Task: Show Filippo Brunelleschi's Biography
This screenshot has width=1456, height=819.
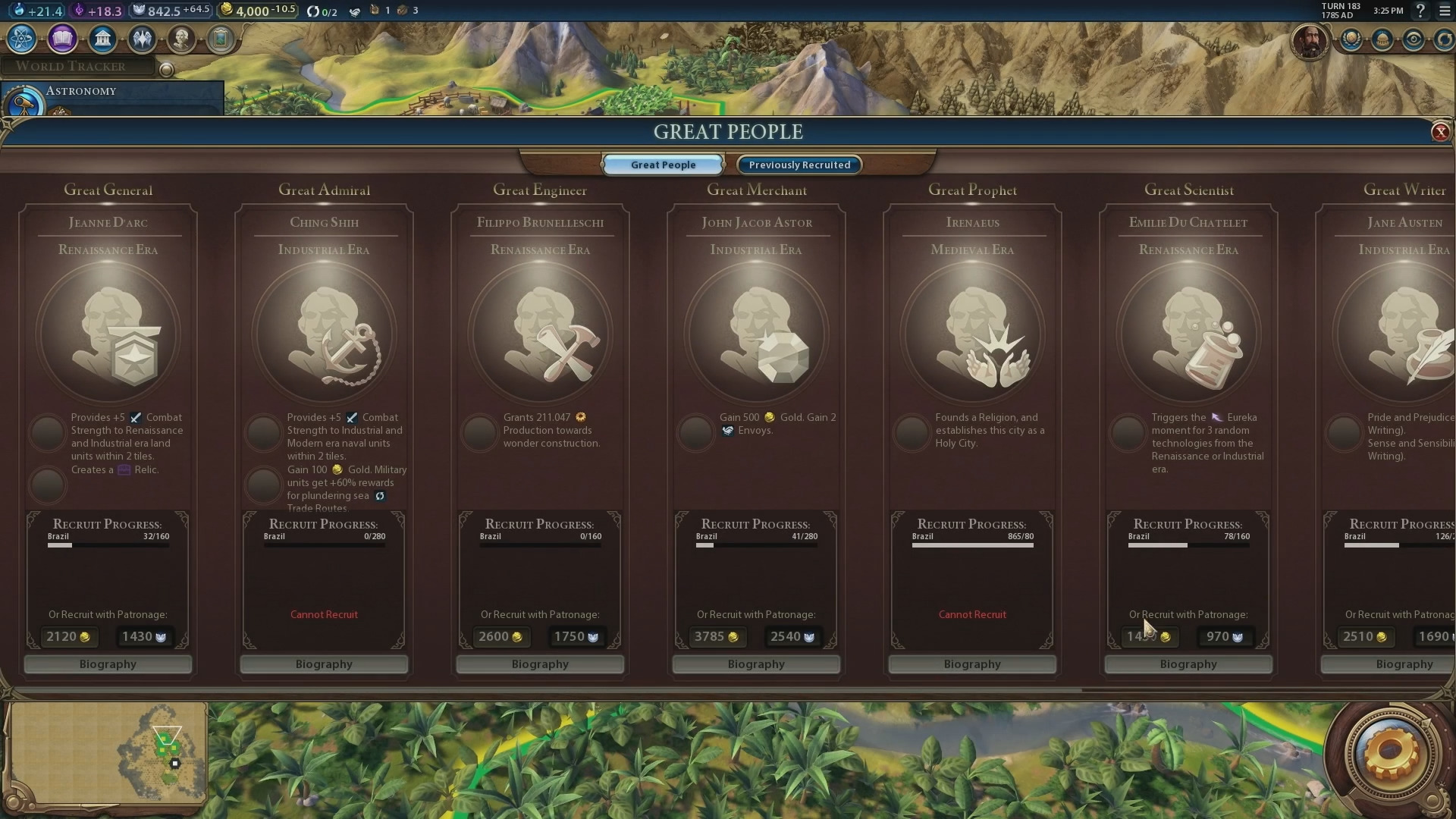Action: [540, 664]
